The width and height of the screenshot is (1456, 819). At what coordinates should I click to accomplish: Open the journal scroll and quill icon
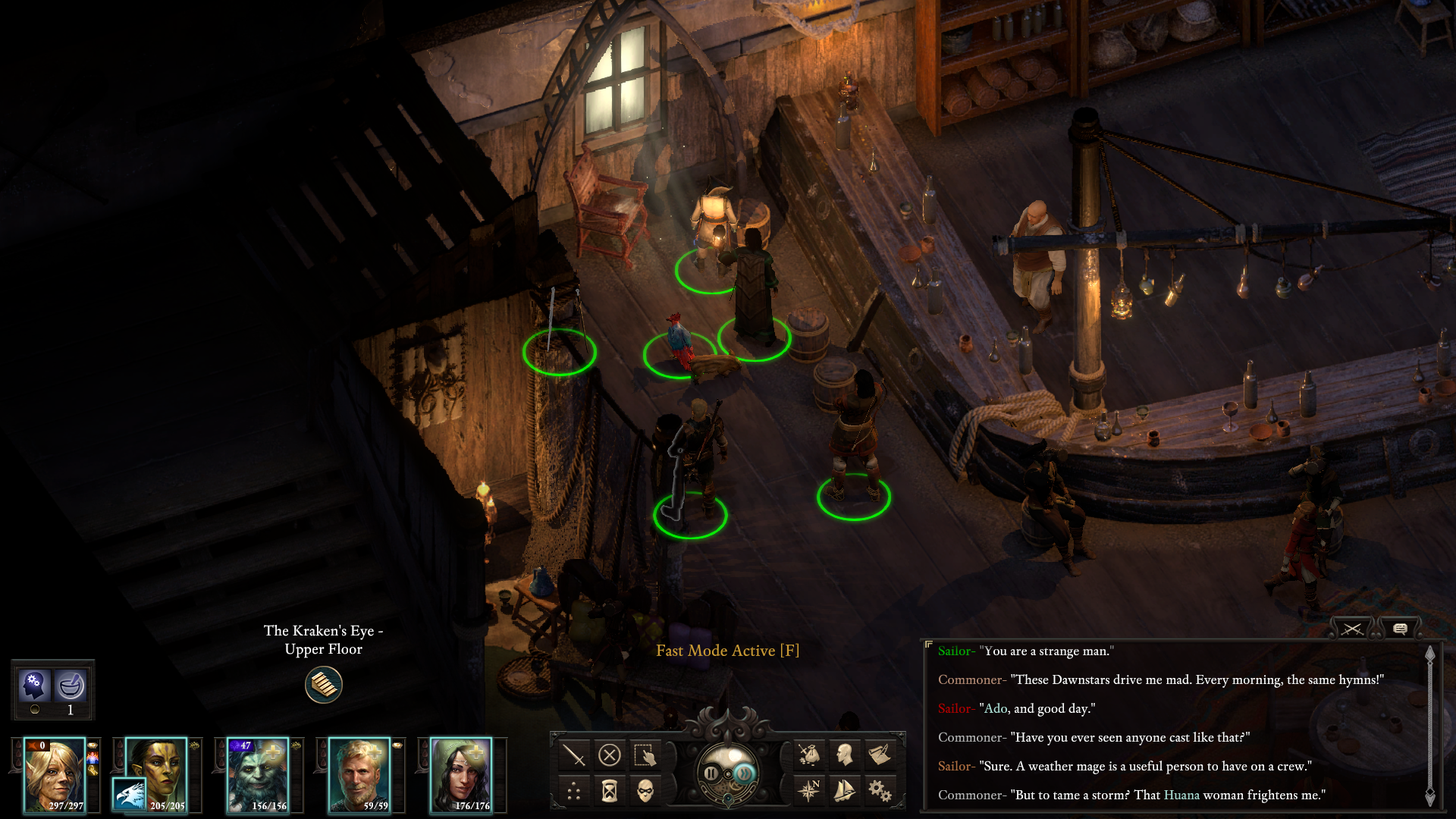click(880, 755)
